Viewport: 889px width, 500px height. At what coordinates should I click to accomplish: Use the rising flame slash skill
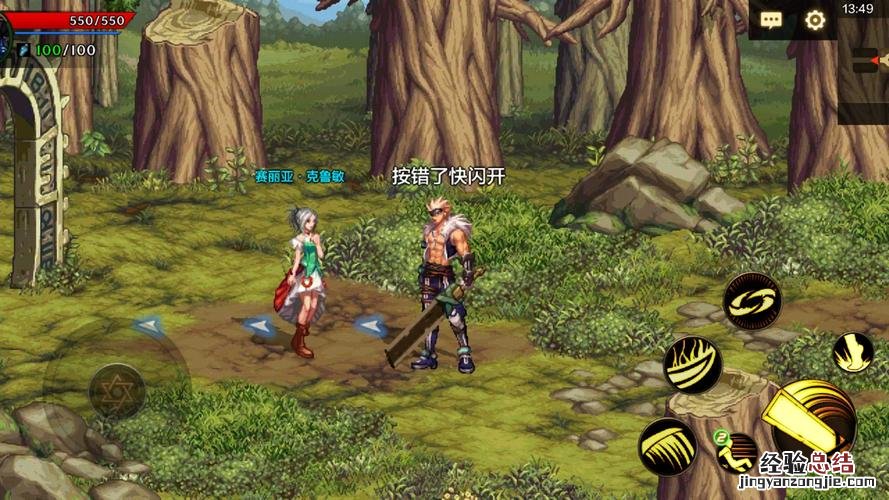tap(692, 364)
